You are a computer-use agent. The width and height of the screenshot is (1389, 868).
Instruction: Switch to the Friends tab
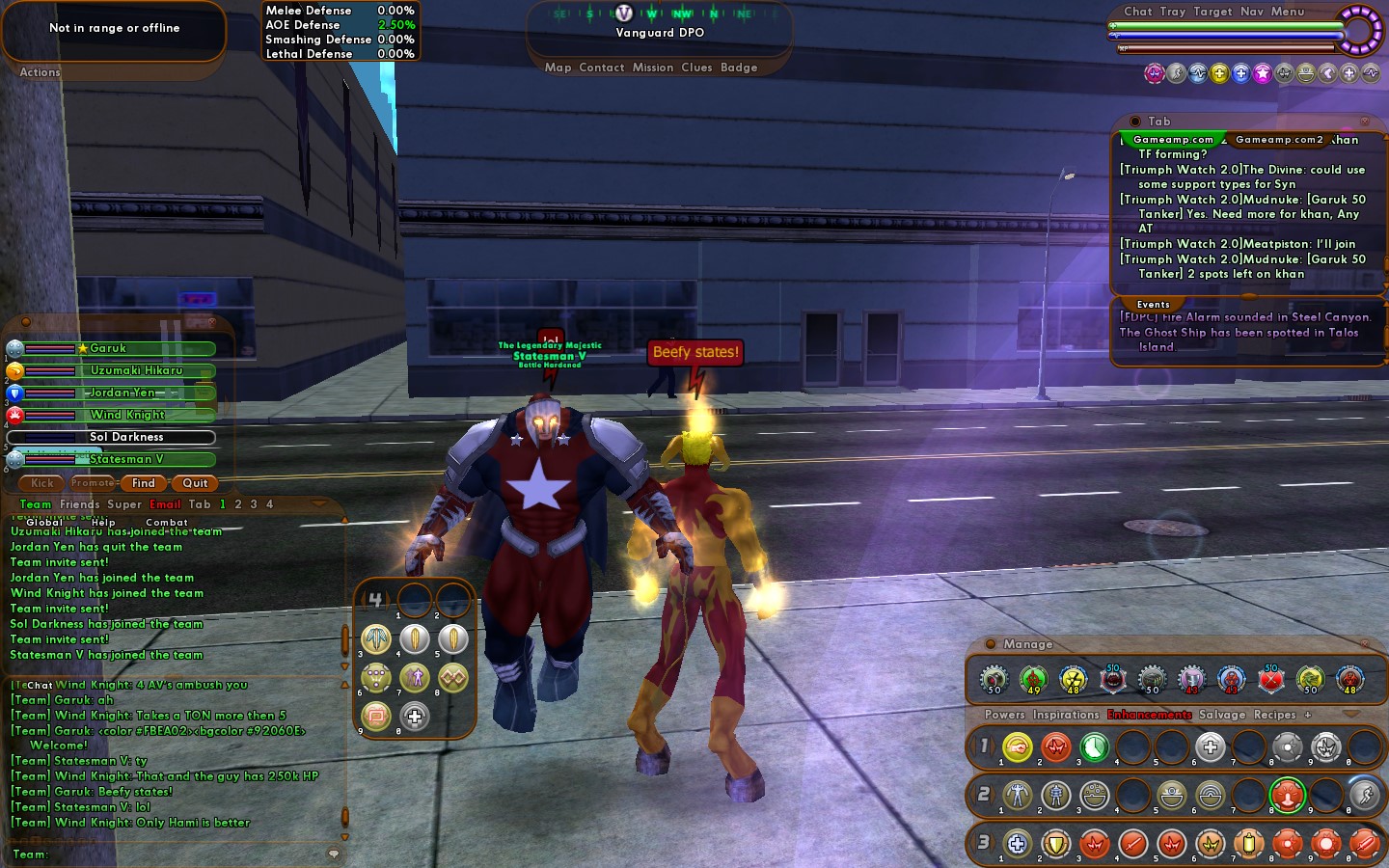[79, 504]
